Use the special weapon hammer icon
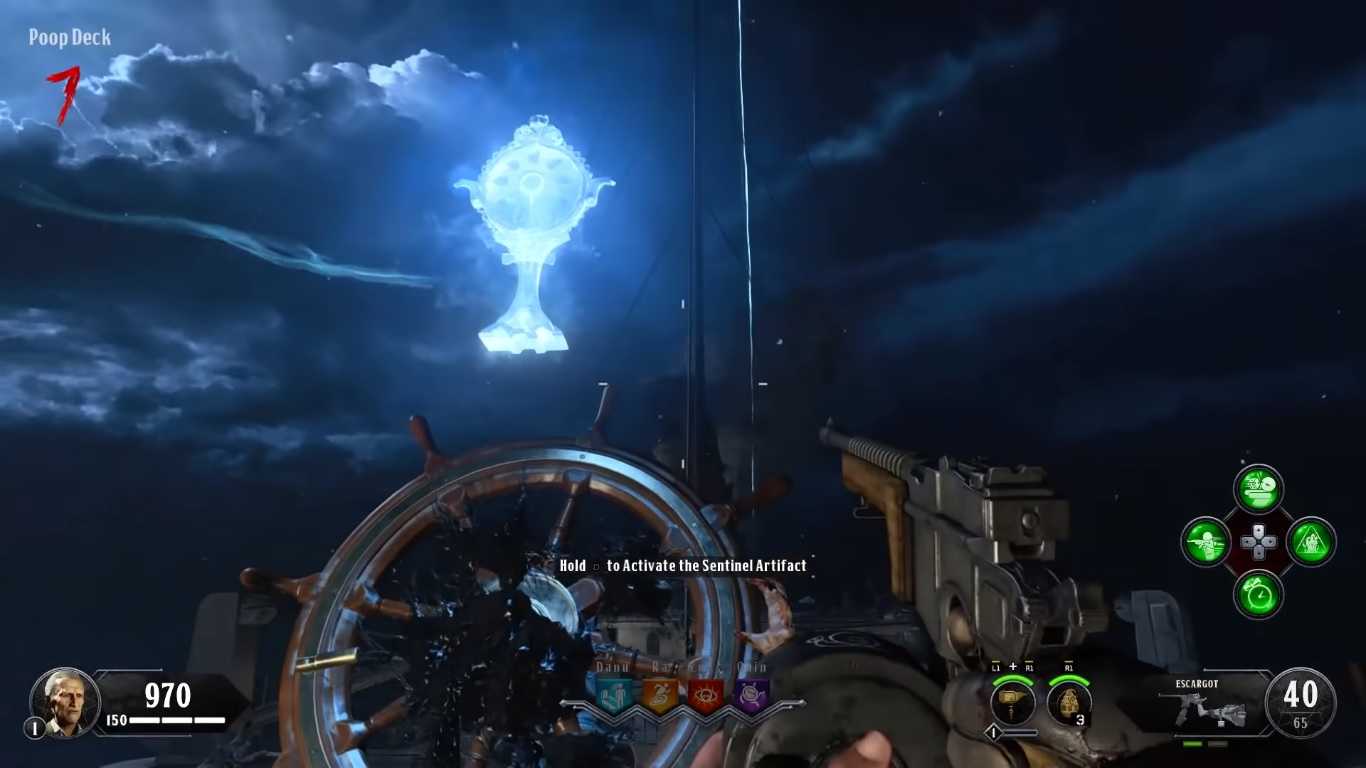The height and width of the screenshot is (768, 1366). [x=1012, y=700]
